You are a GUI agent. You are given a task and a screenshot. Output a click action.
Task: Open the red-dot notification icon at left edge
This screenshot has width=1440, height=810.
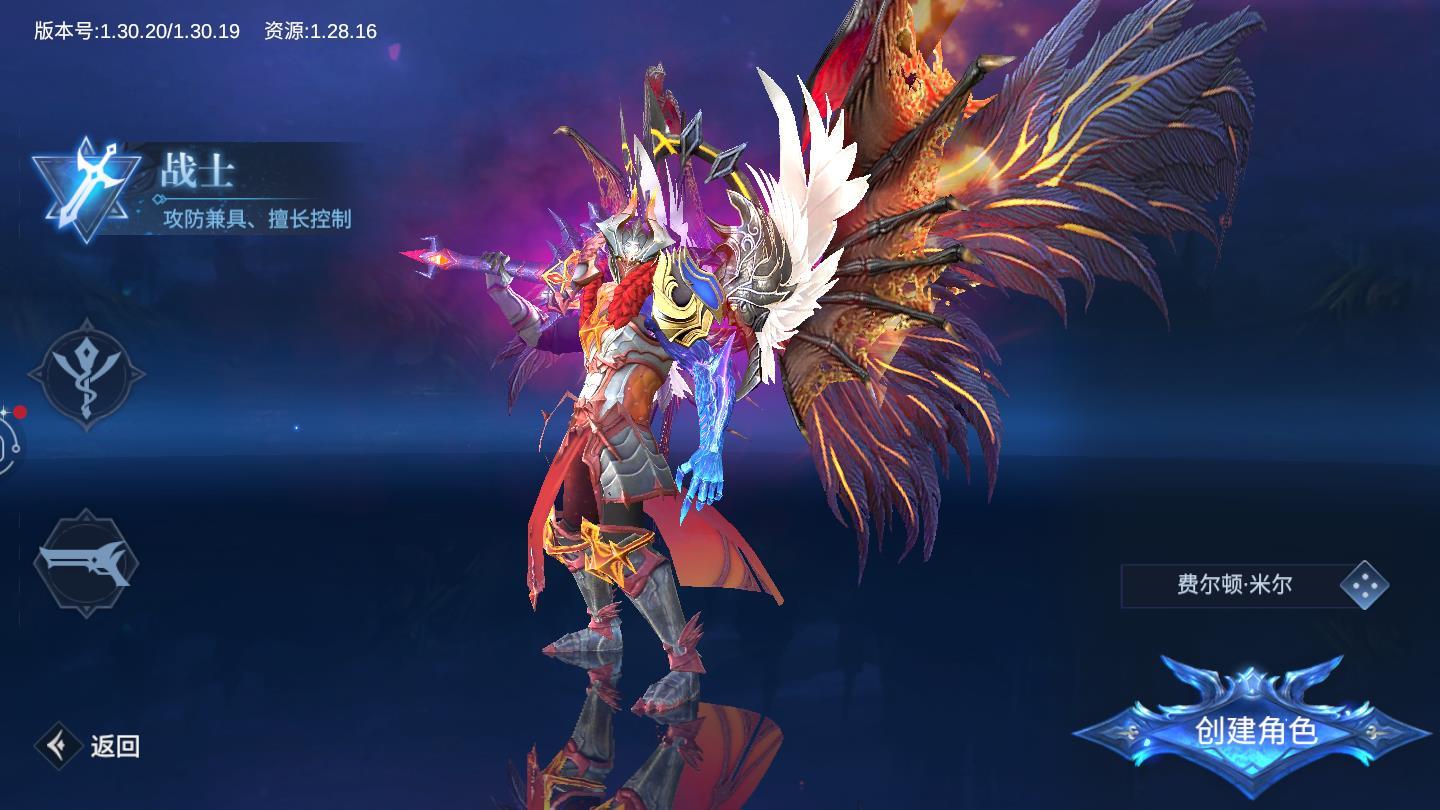pos(8,438)
